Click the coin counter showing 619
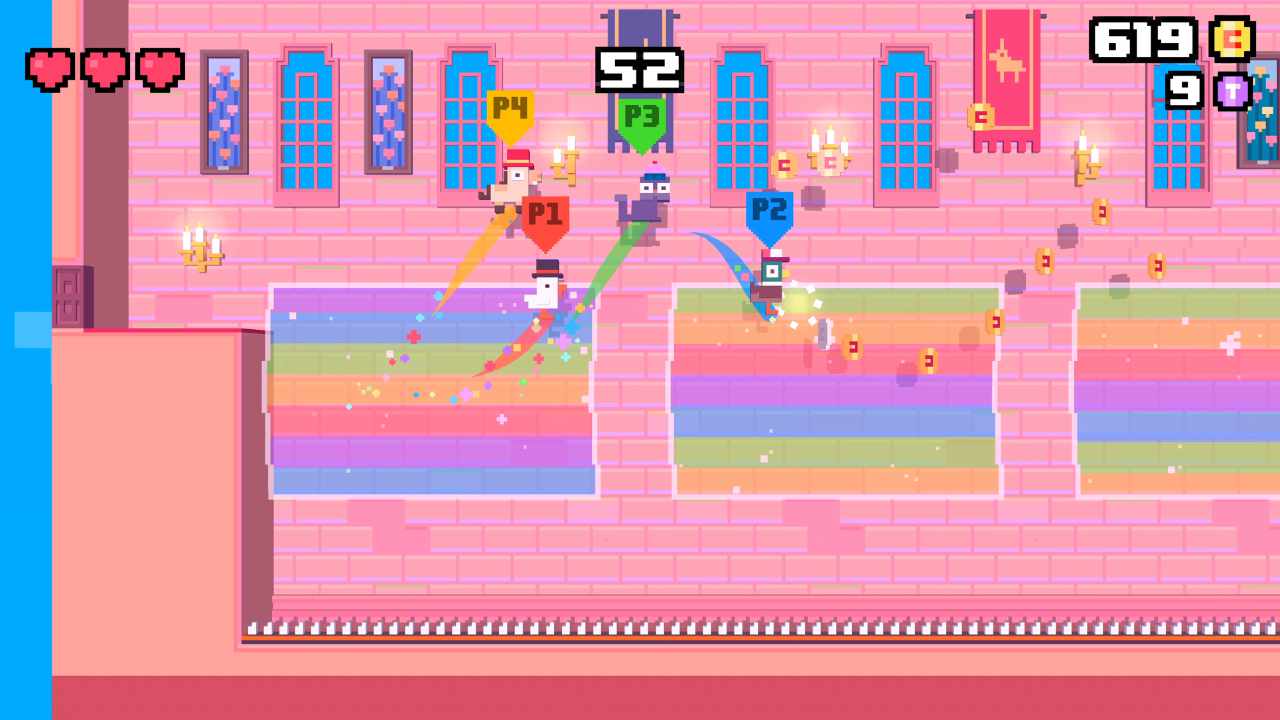This screenshot has height=720, width=1280. [x=1144, y=40]
